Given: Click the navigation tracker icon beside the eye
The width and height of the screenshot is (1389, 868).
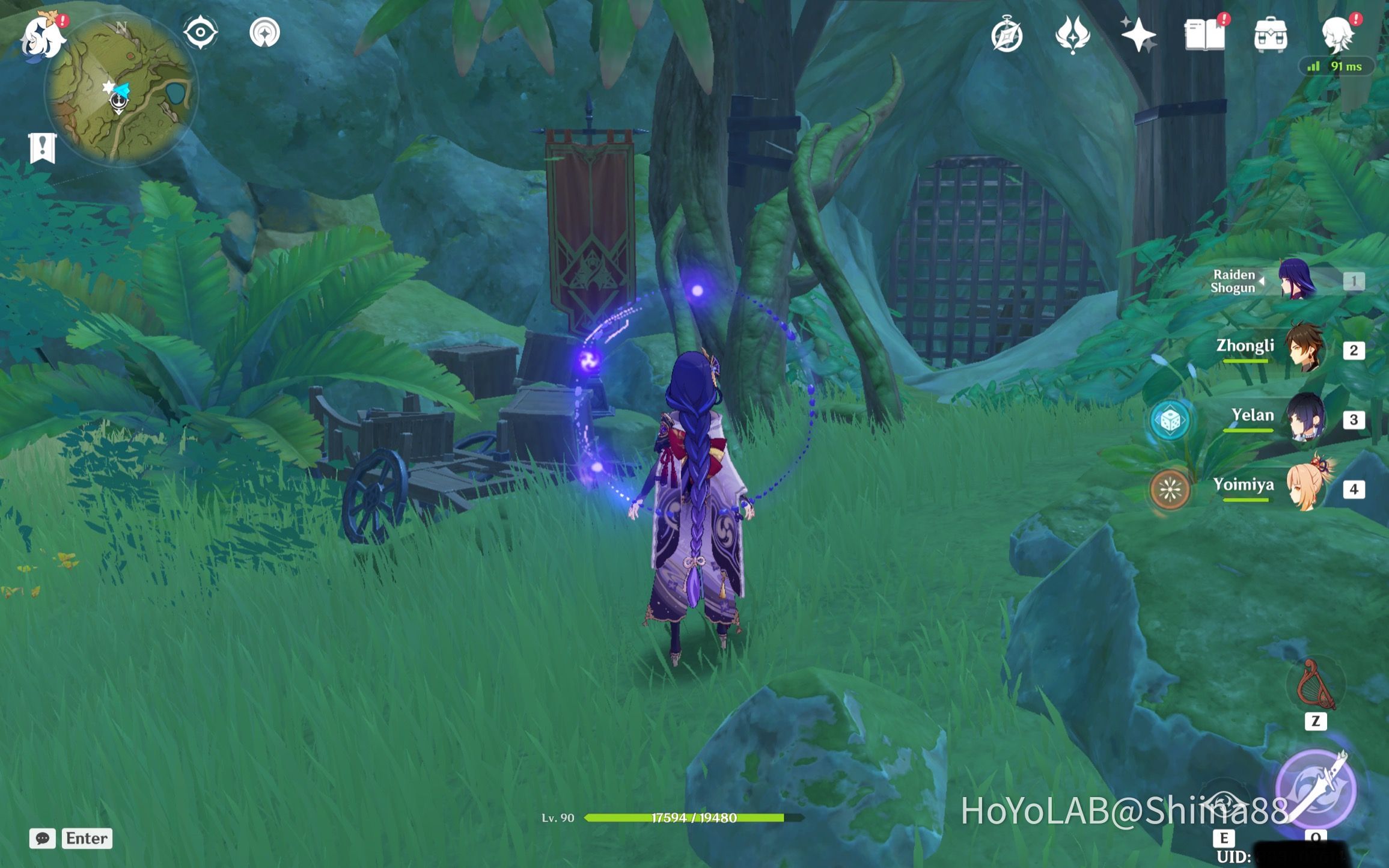Looking at the screenshot, I should pyautogui.click(x=264, y=33).
